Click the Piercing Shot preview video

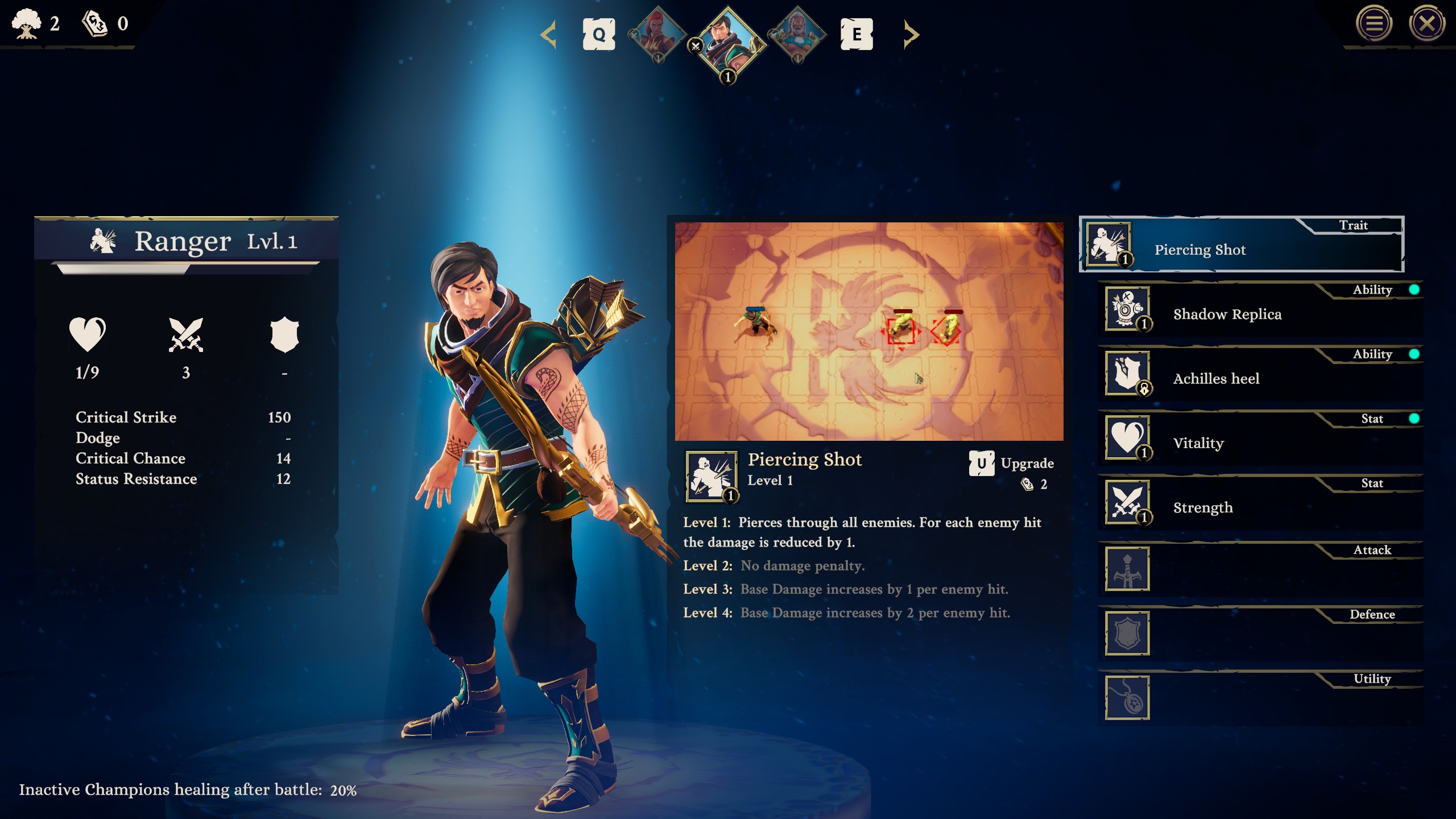(868, 332)
